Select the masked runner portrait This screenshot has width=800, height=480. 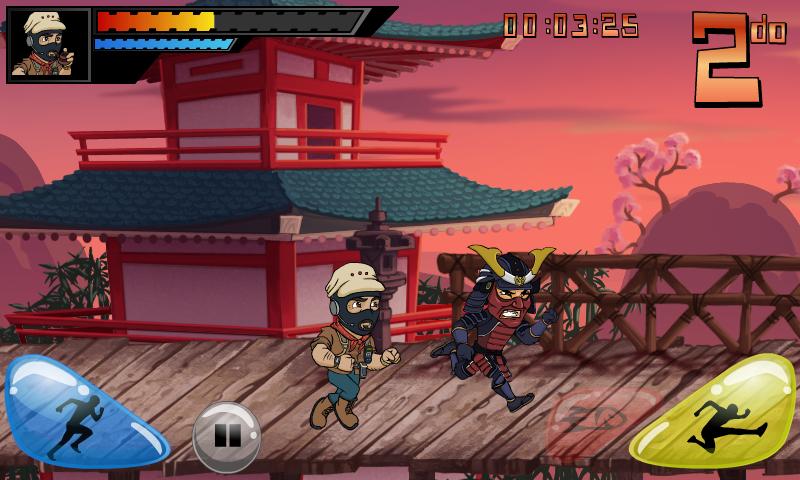coord(48,45)
